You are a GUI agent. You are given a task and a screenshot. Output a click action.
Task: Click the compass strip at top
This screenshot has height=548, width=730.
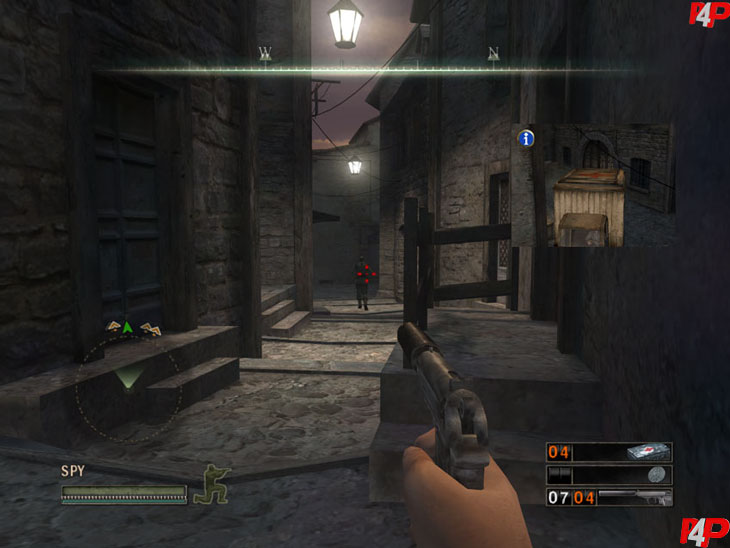378,69
